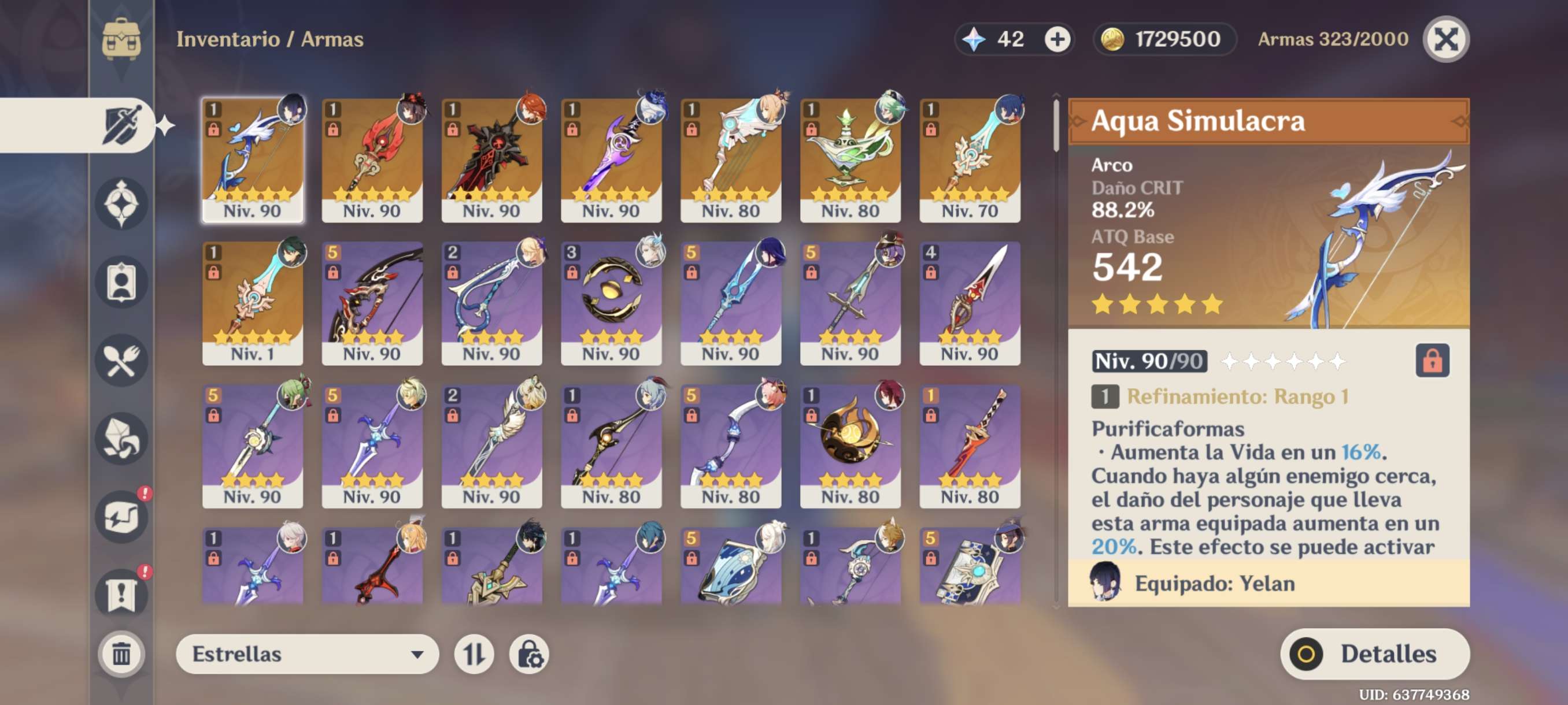The height and width of the screenshot is (705, 1568).
Task: Select the red Staff of Homa polearm
Action: (372, 159)
